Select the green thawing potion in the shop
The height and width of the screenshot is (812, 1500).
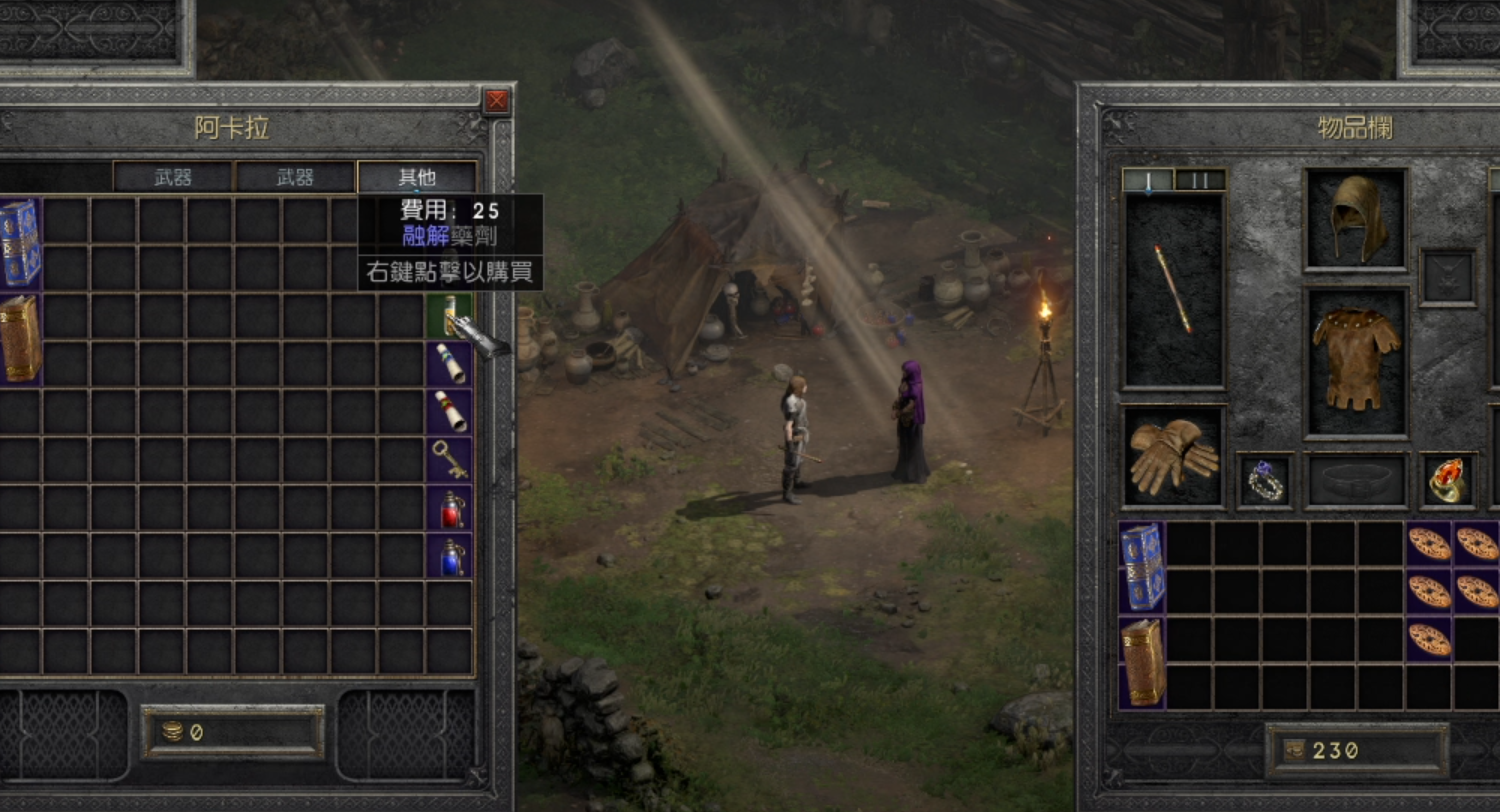point(449,316)
